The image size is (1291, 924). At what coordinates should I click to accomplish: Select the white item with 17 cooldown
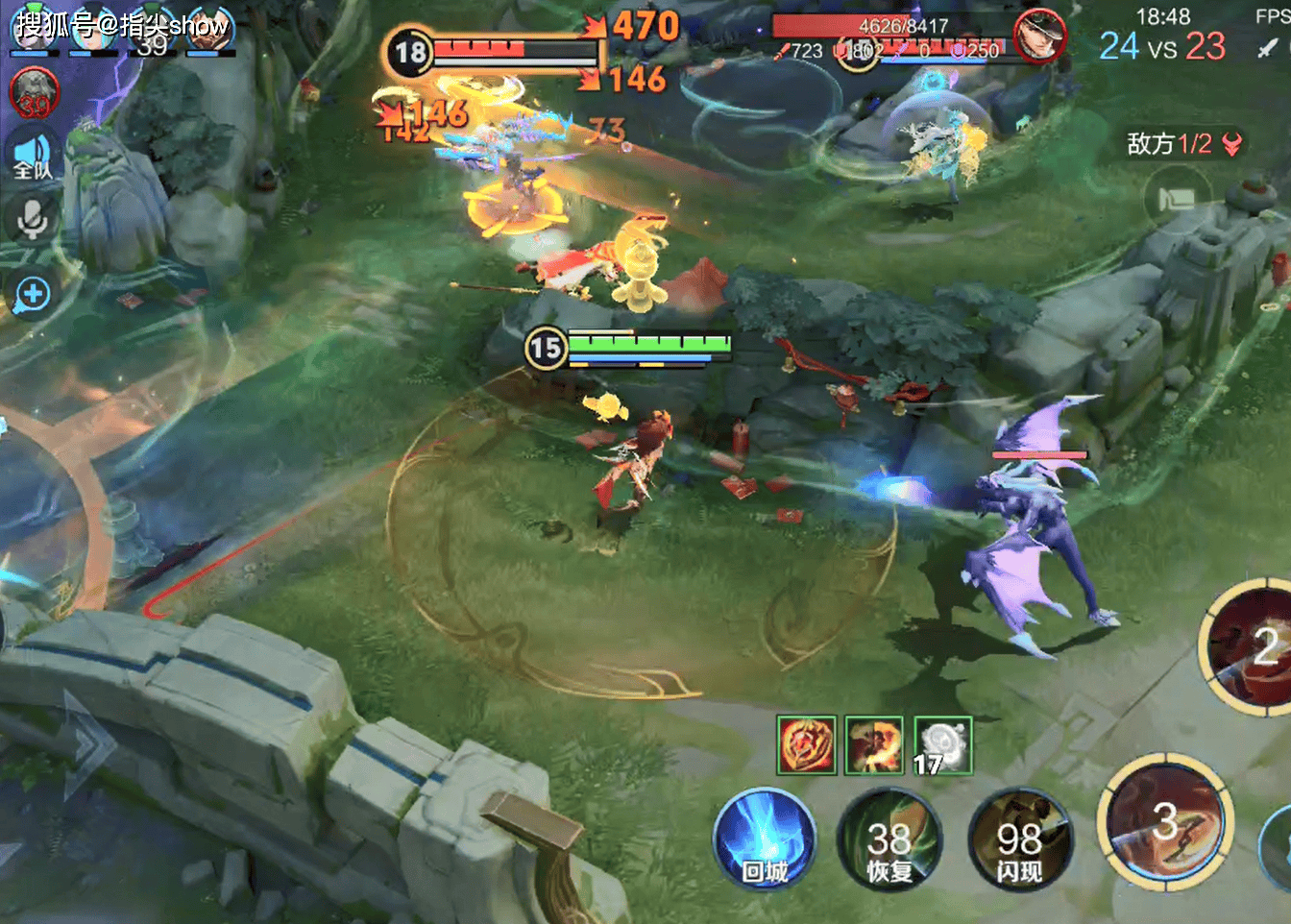[x=943, y=745]
